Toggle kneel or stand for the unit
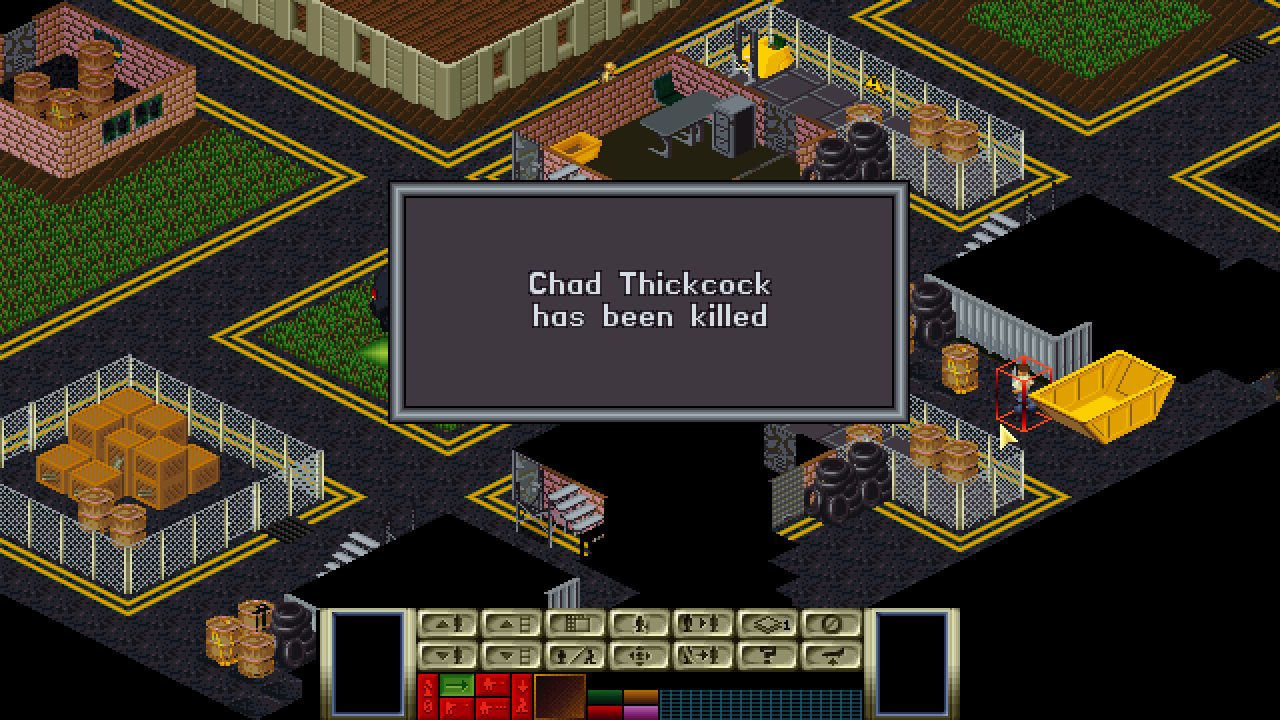 (638, 624)
